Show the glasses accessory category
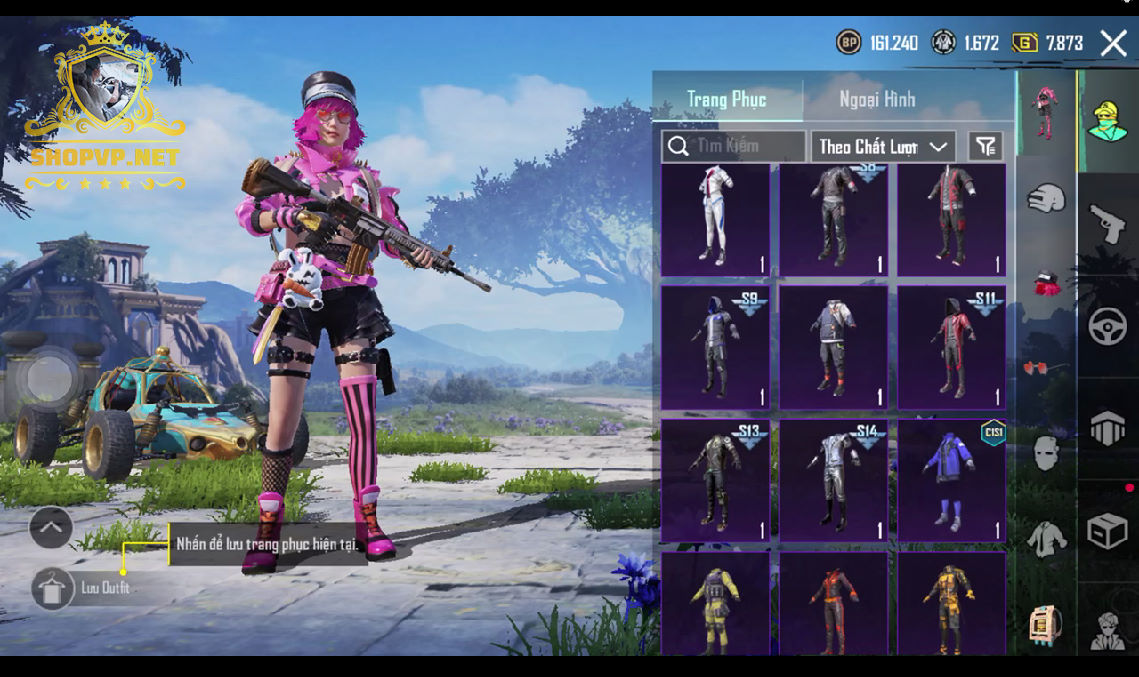The height and width of the screenshot is (677, 1139). click(x=1046, y=368)
